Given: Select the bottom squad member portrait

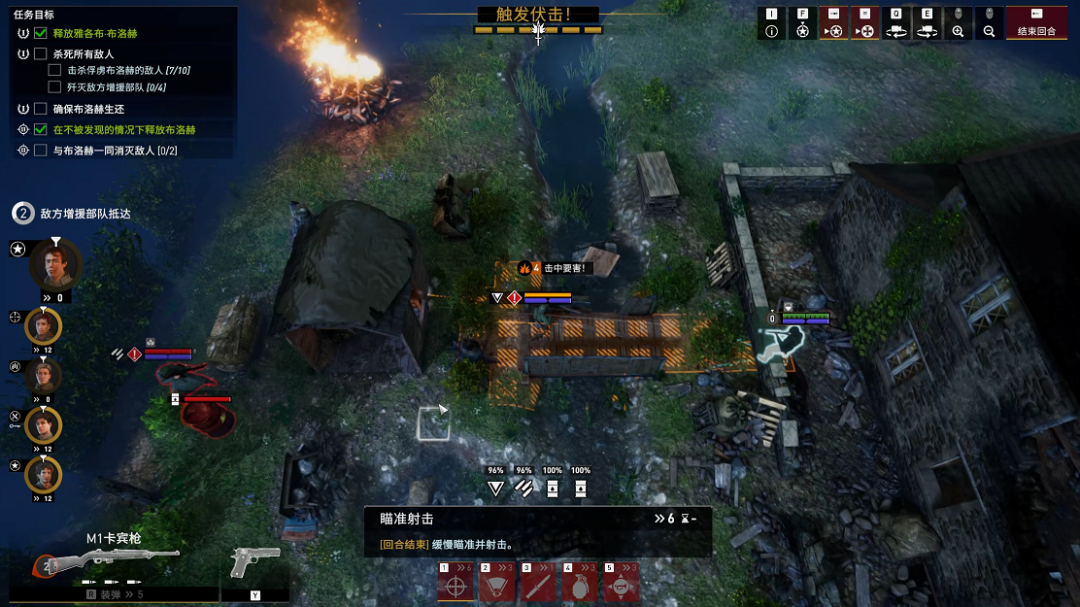Looking at the screenshot, I should click(43, 474).
